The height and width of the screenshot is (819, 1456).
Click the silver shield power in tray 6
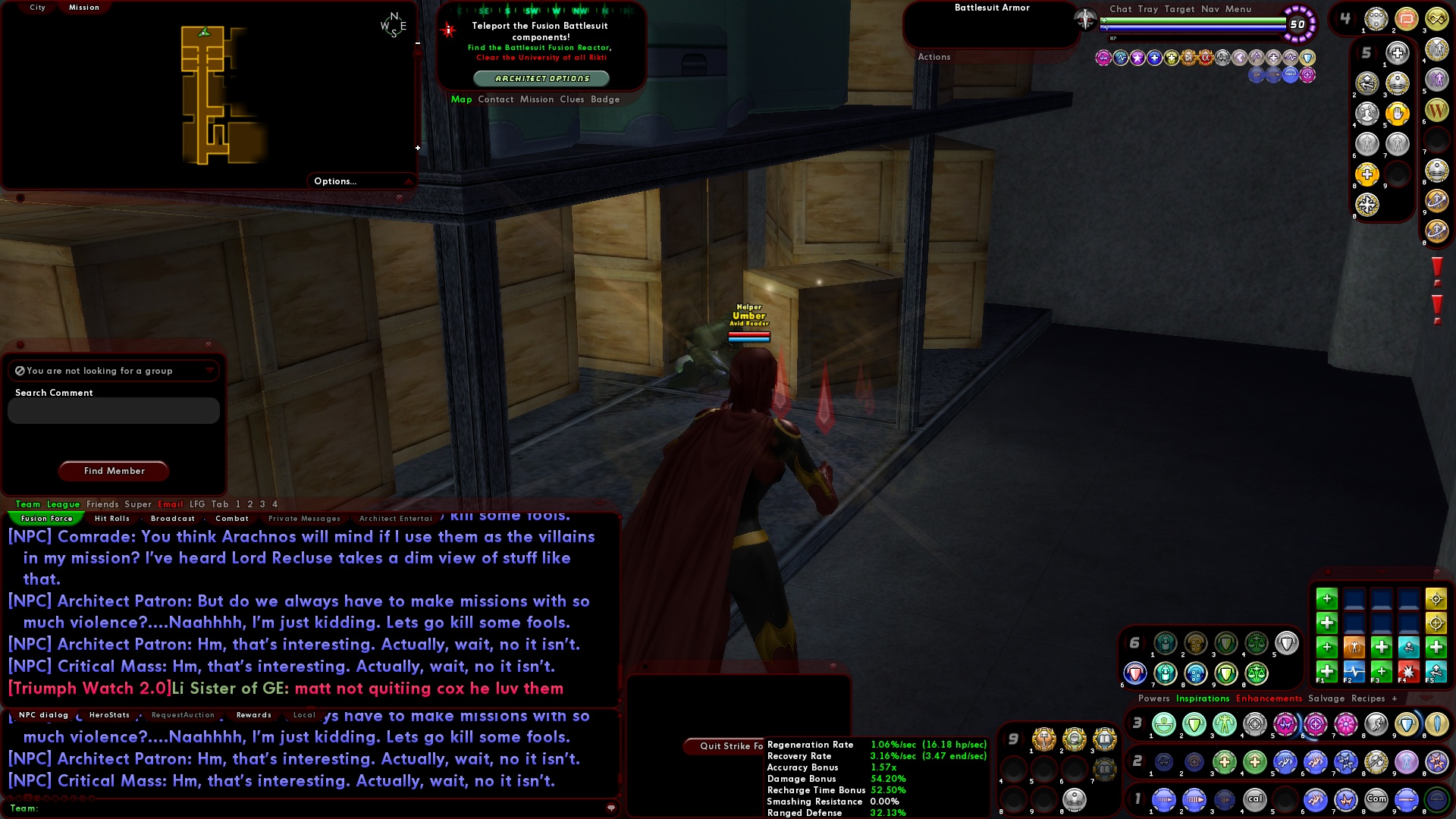[x=1286, y=645]
